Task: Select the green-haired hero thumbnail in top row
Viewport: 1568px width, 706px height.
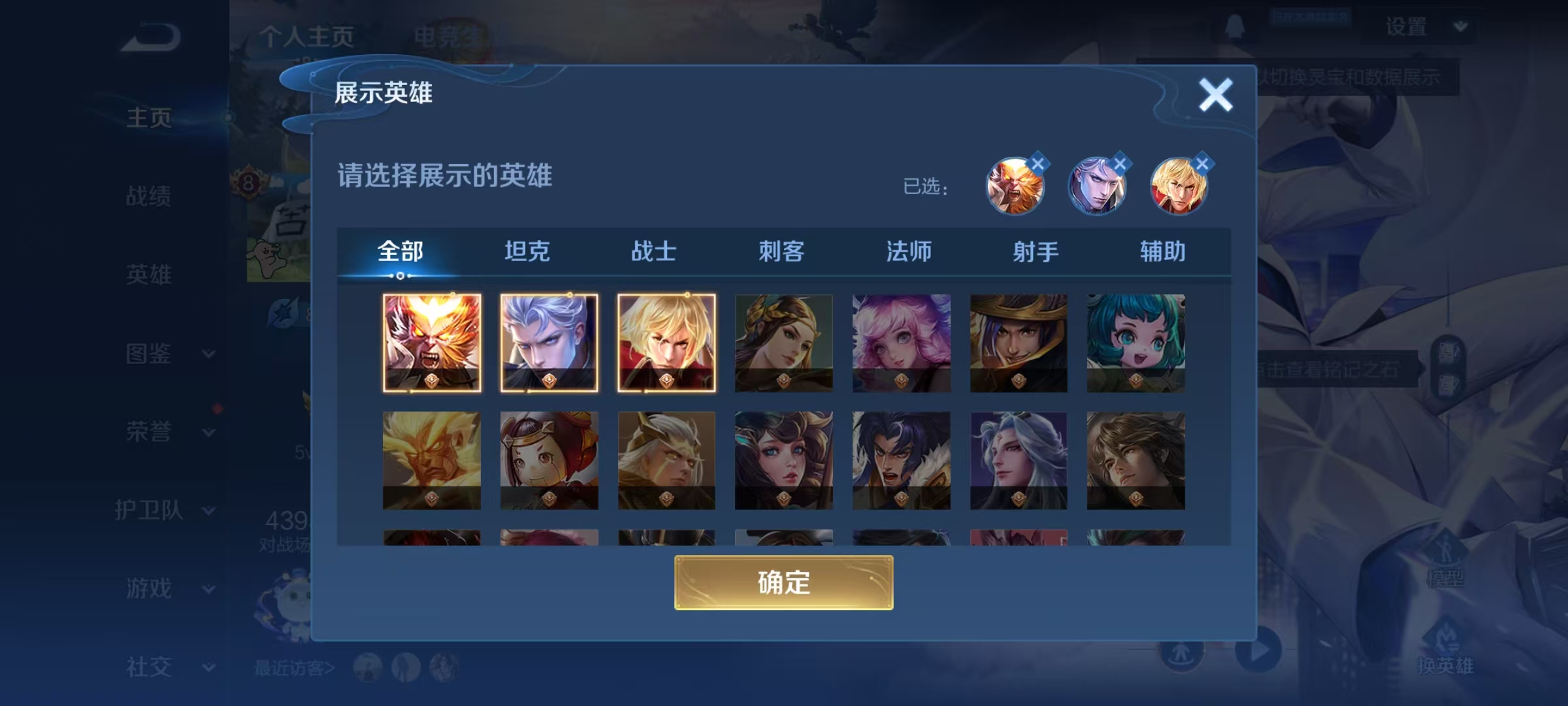Action: (x=1135, y=343)
